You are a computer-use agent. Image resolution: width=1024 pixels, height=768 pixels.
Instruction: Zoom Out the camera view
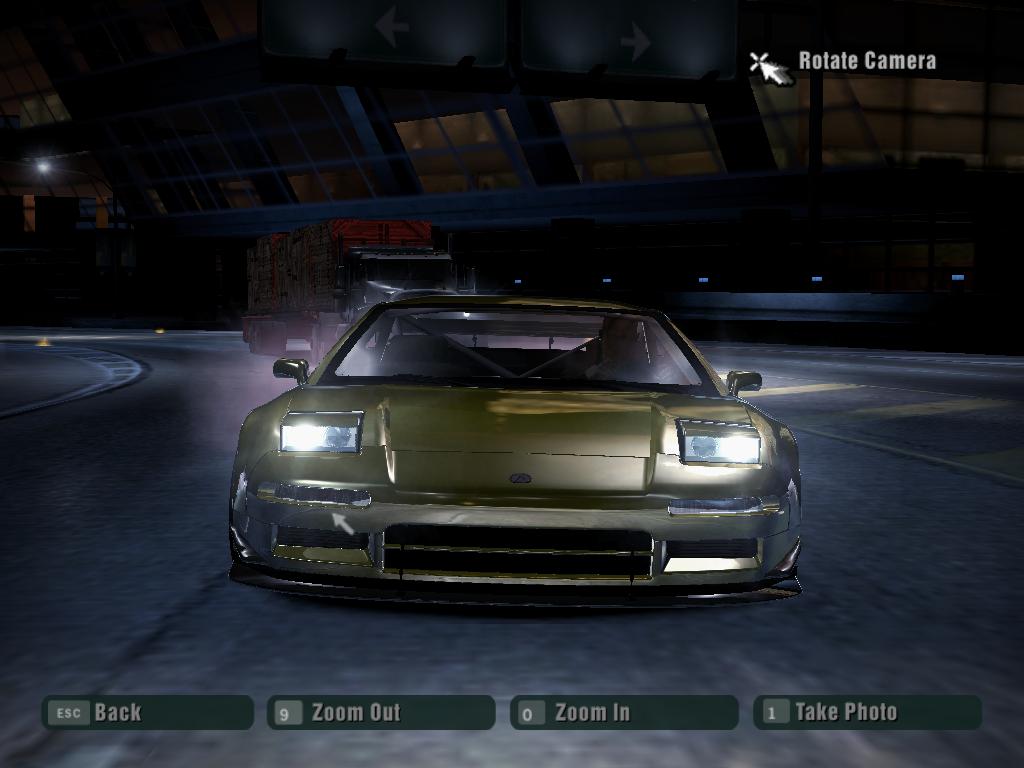(380, 712)
